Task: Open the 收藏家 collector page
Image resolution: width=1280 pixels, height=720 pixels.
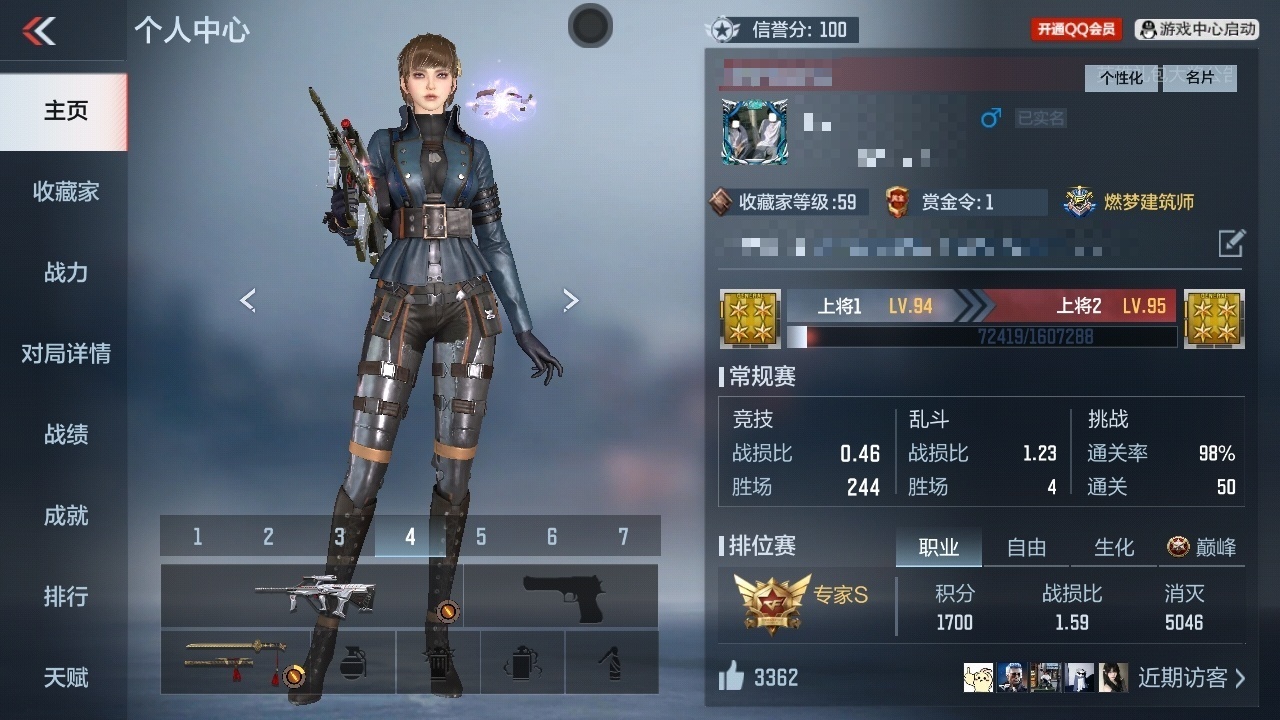Action: (x=65, y=191)
